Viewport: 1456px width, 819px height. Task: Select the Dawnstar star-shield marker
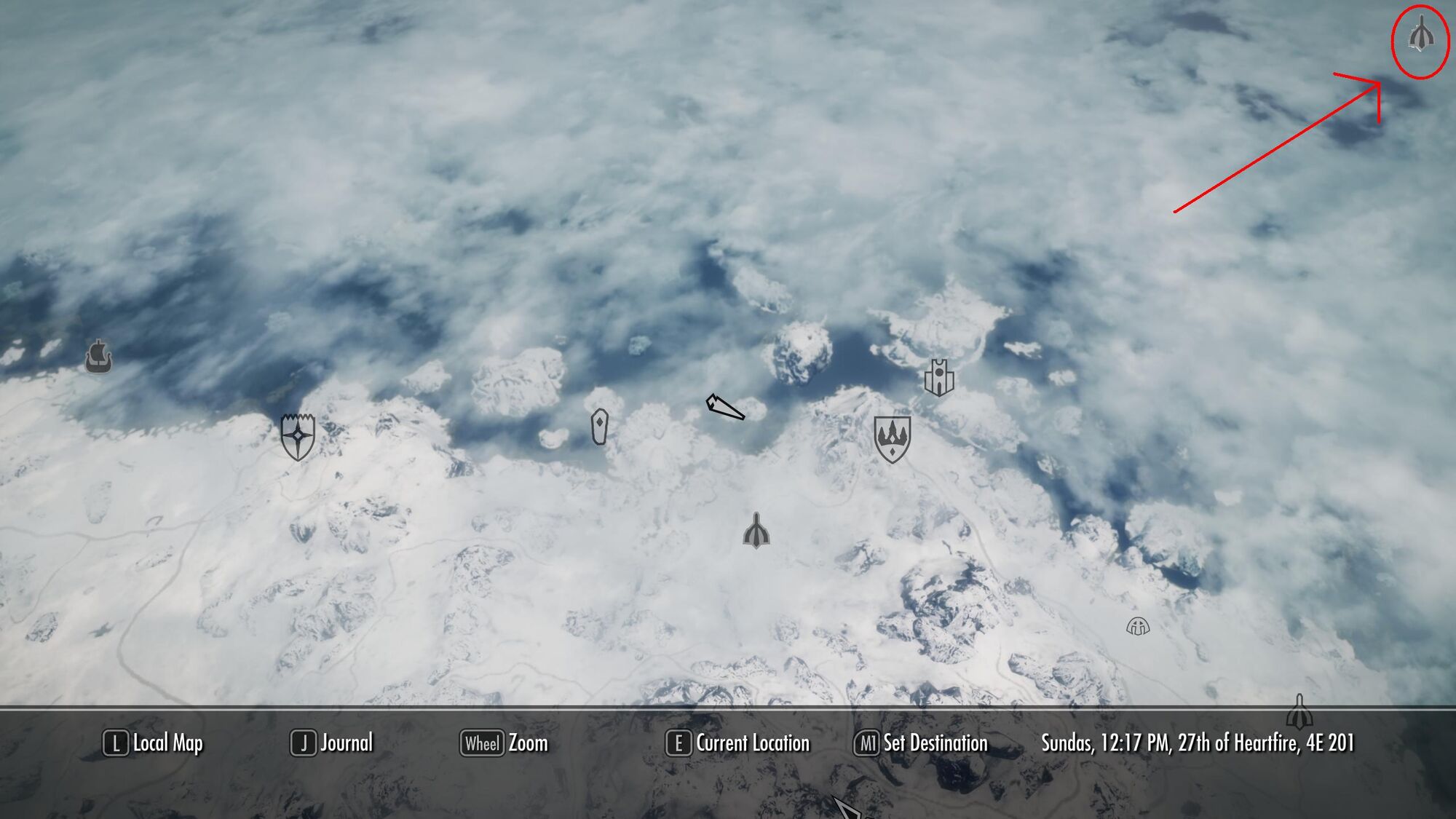(x=298, y=436)
